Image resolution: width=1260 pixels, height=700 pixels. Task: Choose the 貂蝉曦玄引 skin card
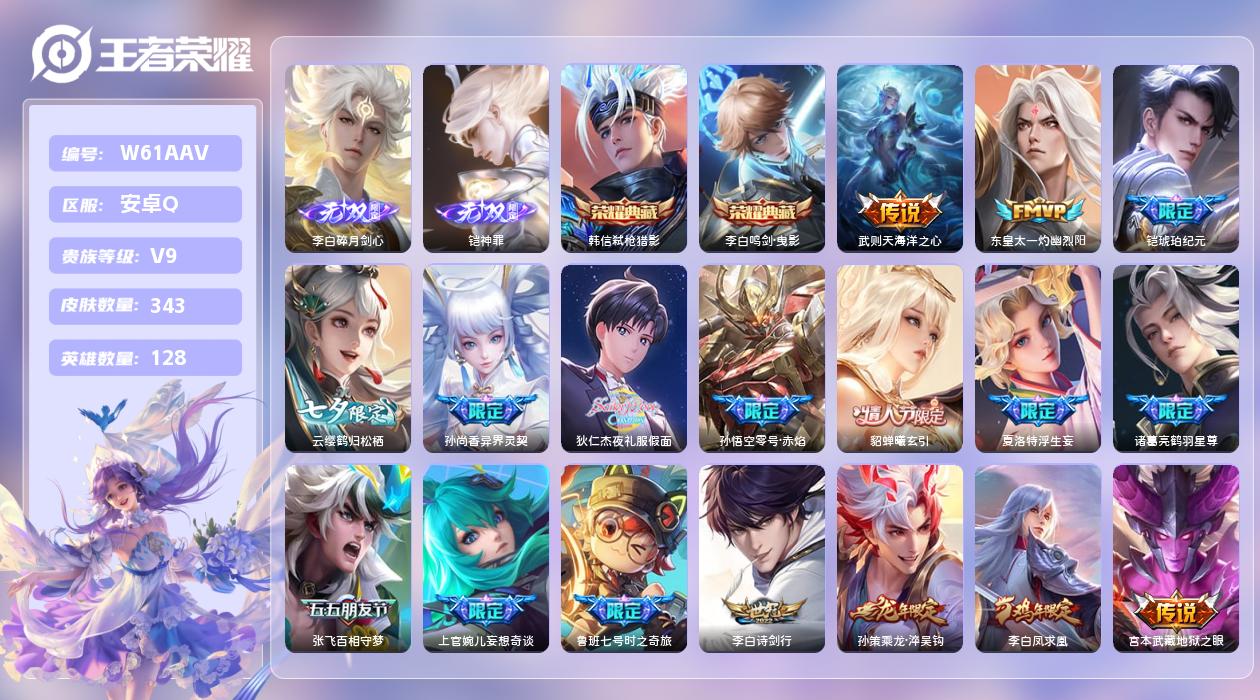900,358
